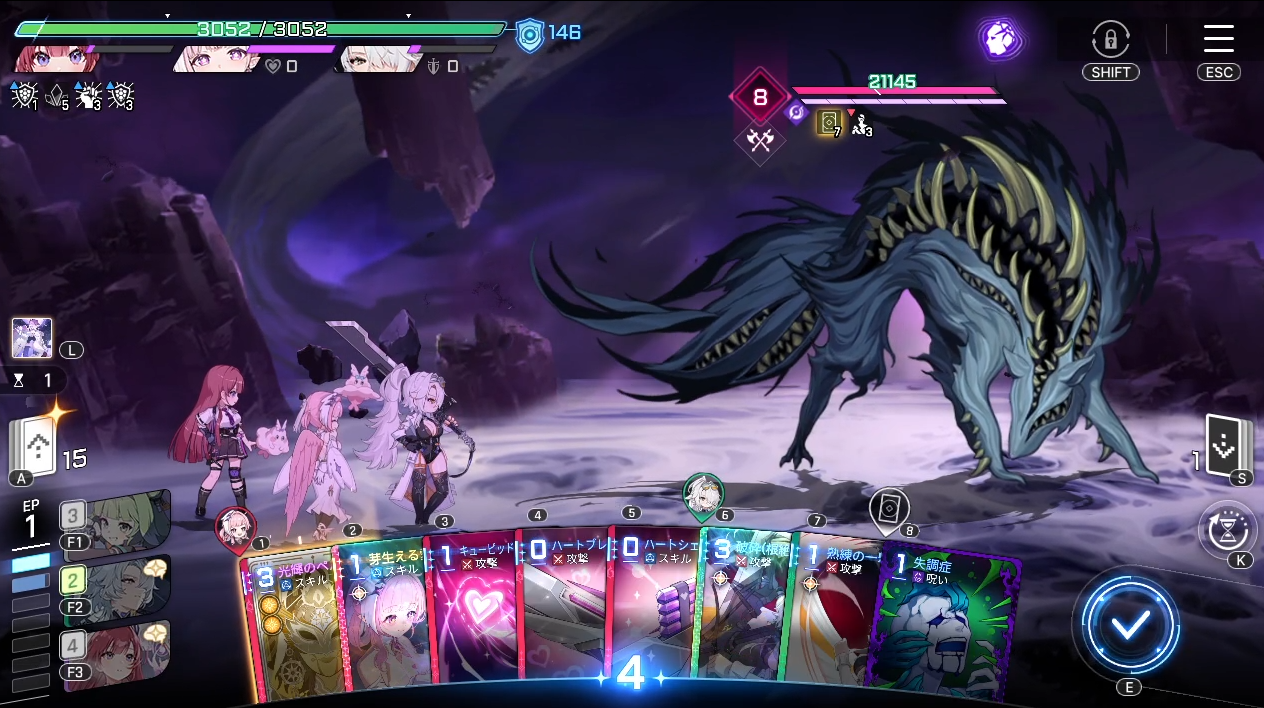Choose the glowing heart attack card
The height and width of the screenshot is (708, 1264).
coord(470,625)
